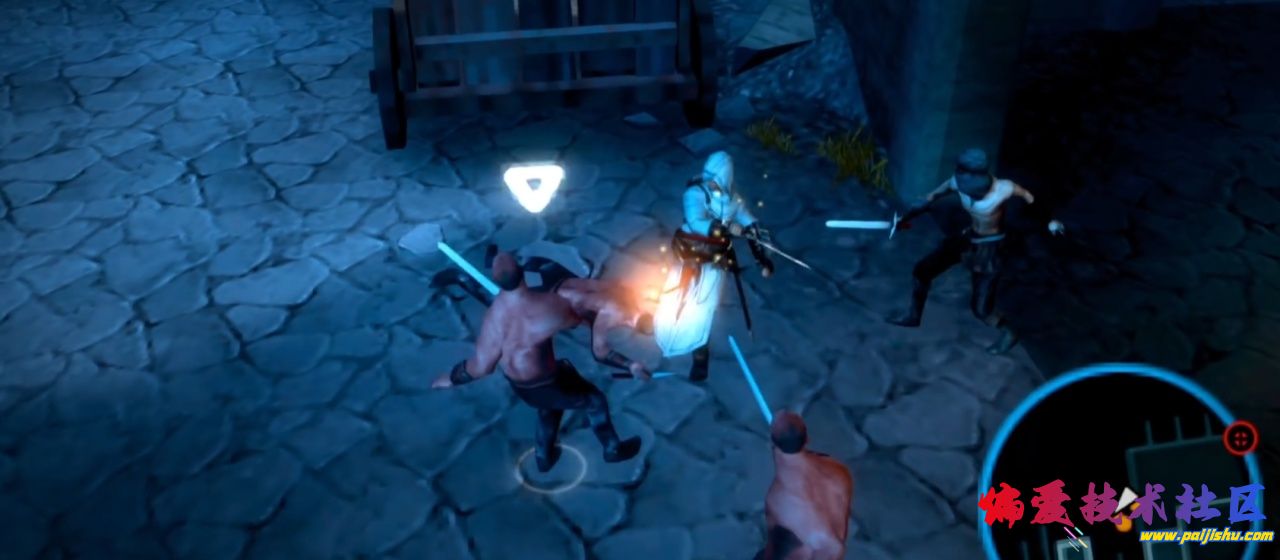This screenshot has height=560, width=1280.
Task: Click the red target marker on minimap rim
Action: 1241,437
